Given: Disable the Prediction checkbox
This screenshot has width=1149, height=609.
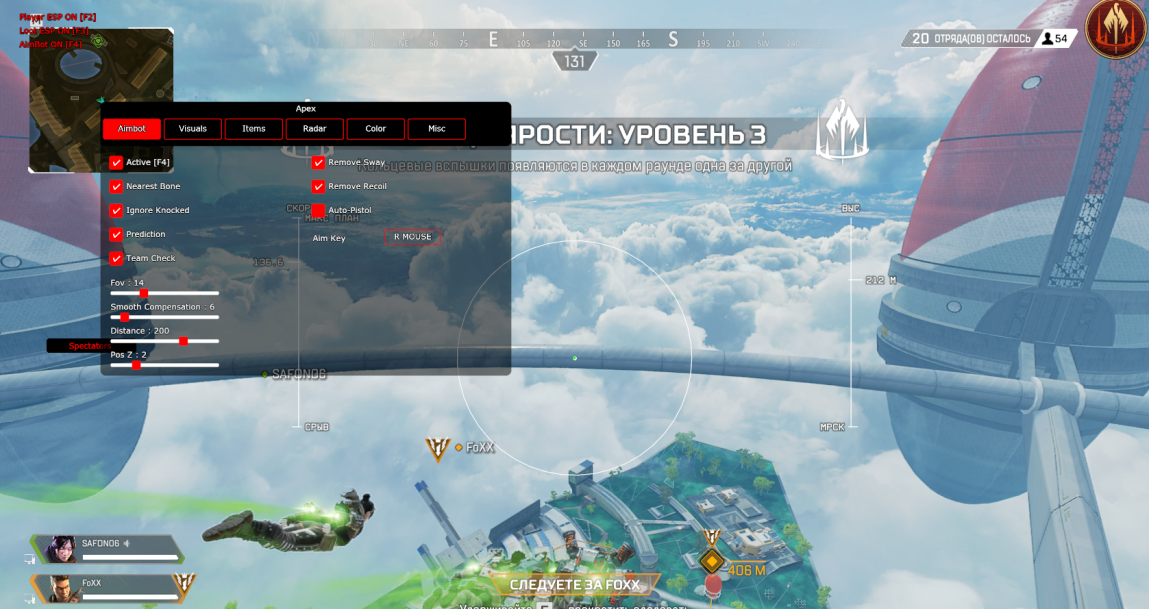Looking at the screenshot, I should (117, 234).
